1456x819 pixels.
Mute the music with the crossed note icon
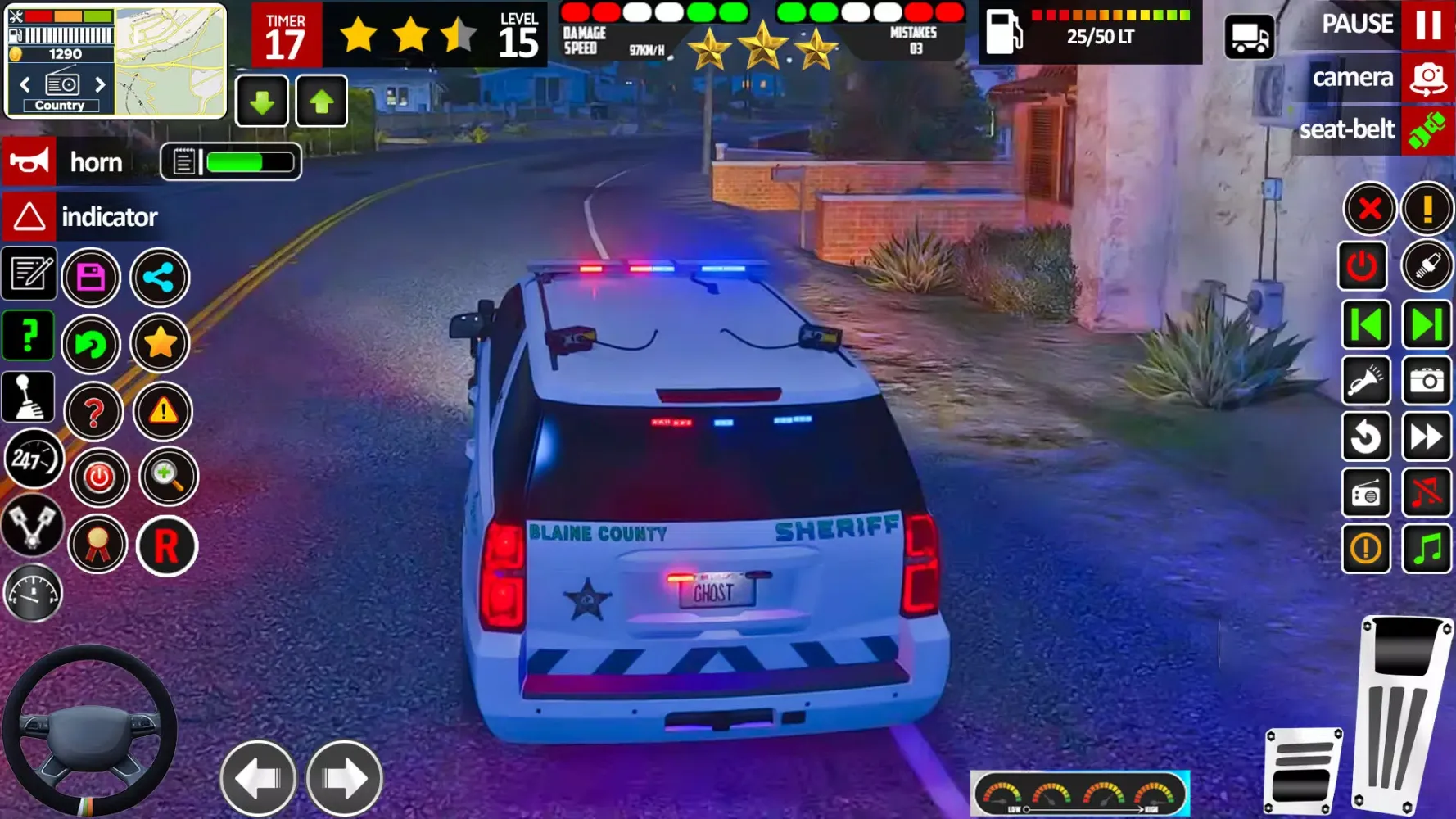pos(1427,492)
